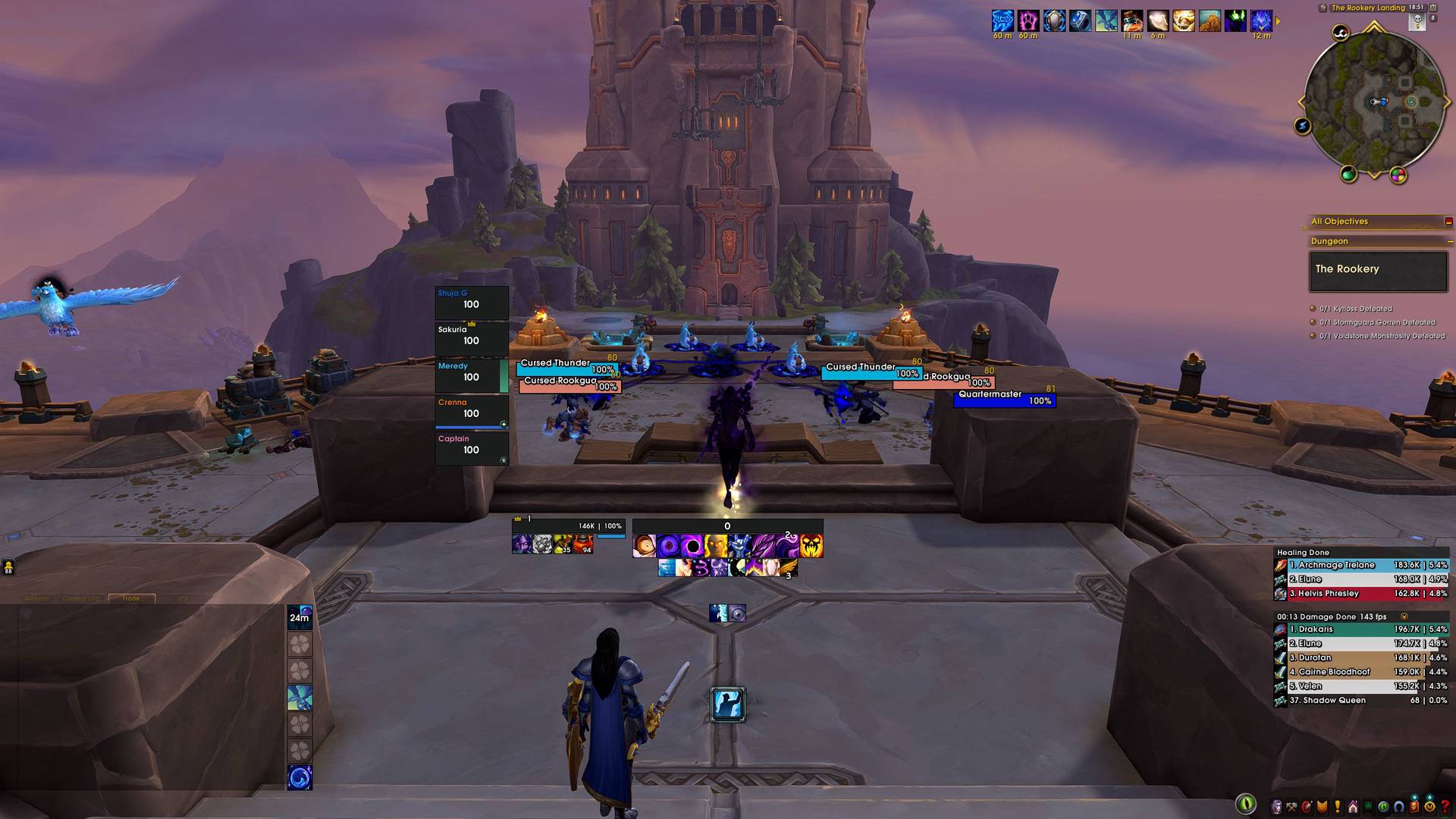This screenshot has width=1456, height=819.
Task: Open the housing house icon button
Action: tap(1353, 807)
